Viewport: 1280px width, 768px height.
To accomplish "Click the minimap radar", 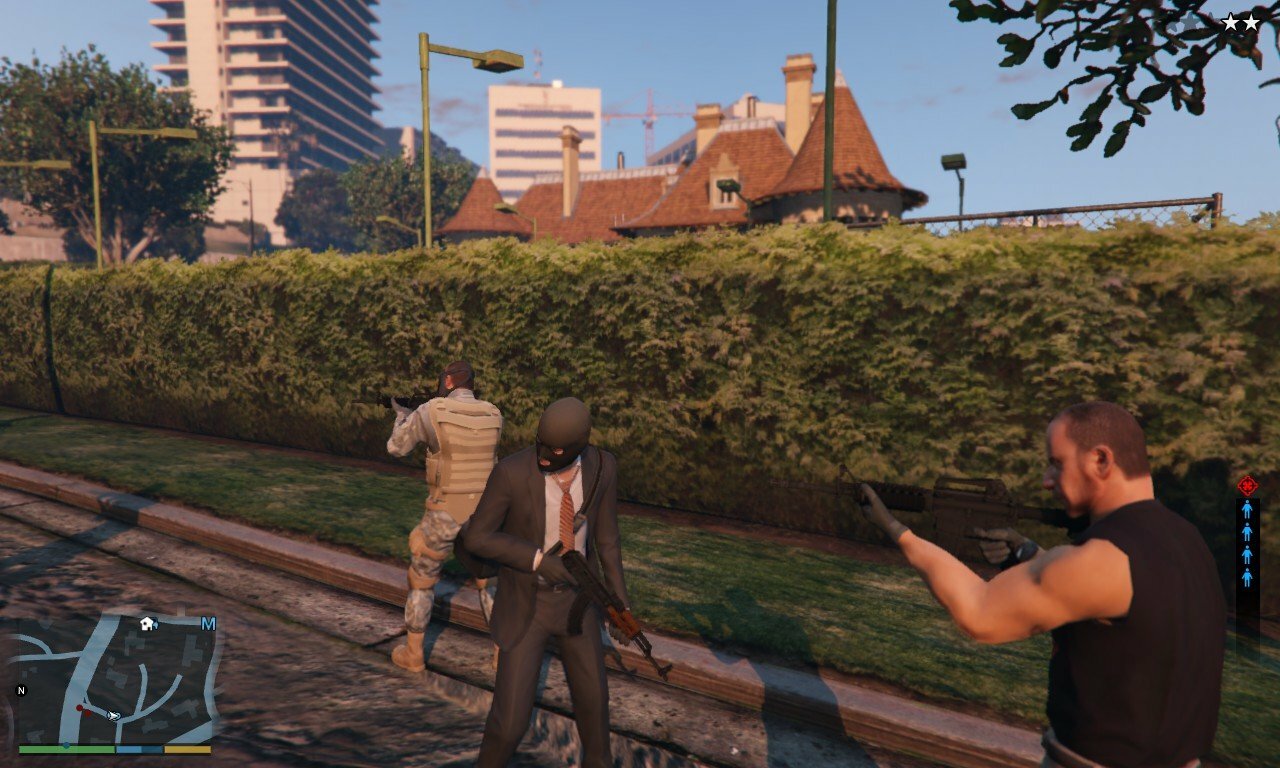I will (115, 680).
